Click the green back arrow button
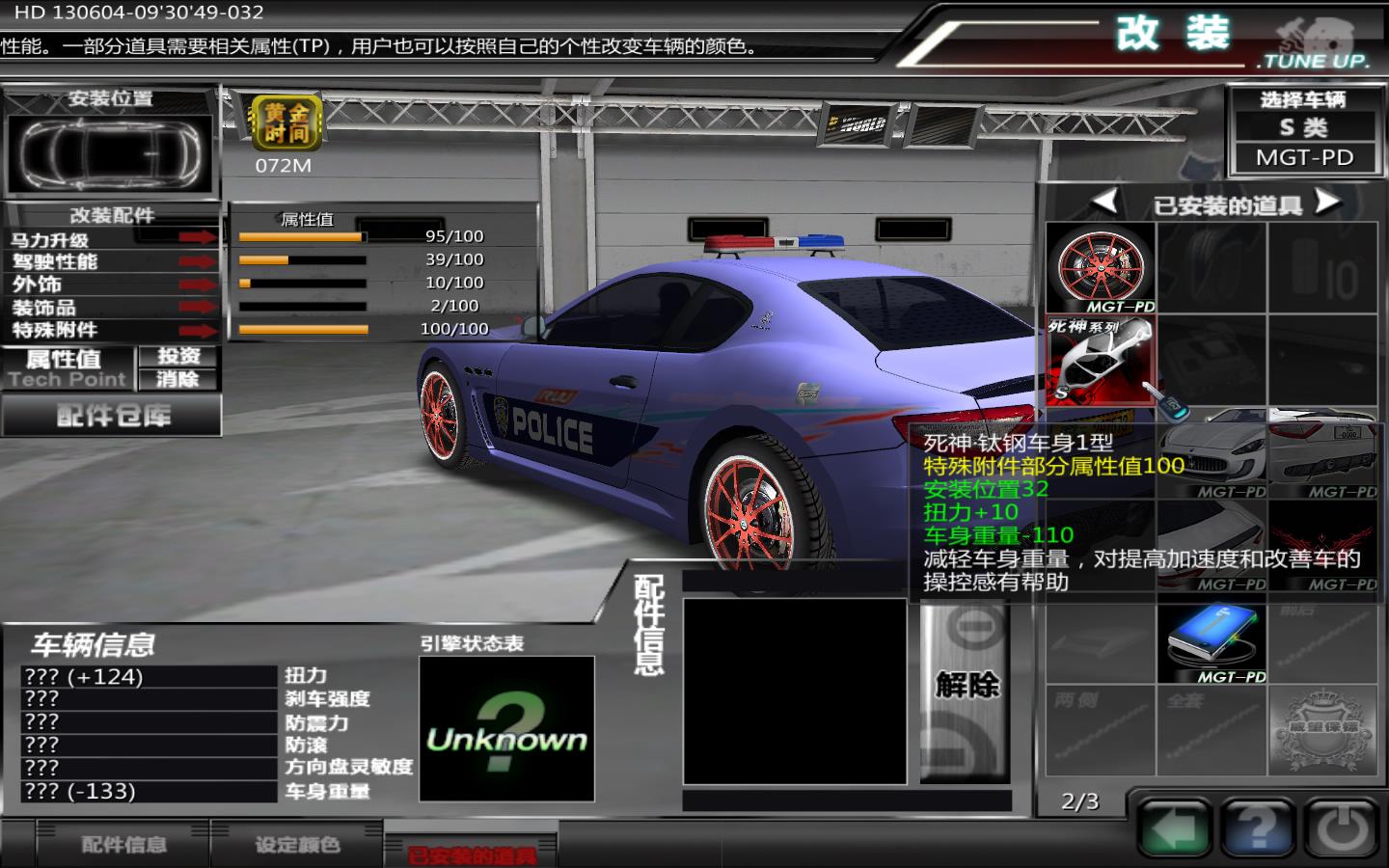The width and height of the screenshot is (1389, 868). pyautogui.click(x=1174, y=827)
